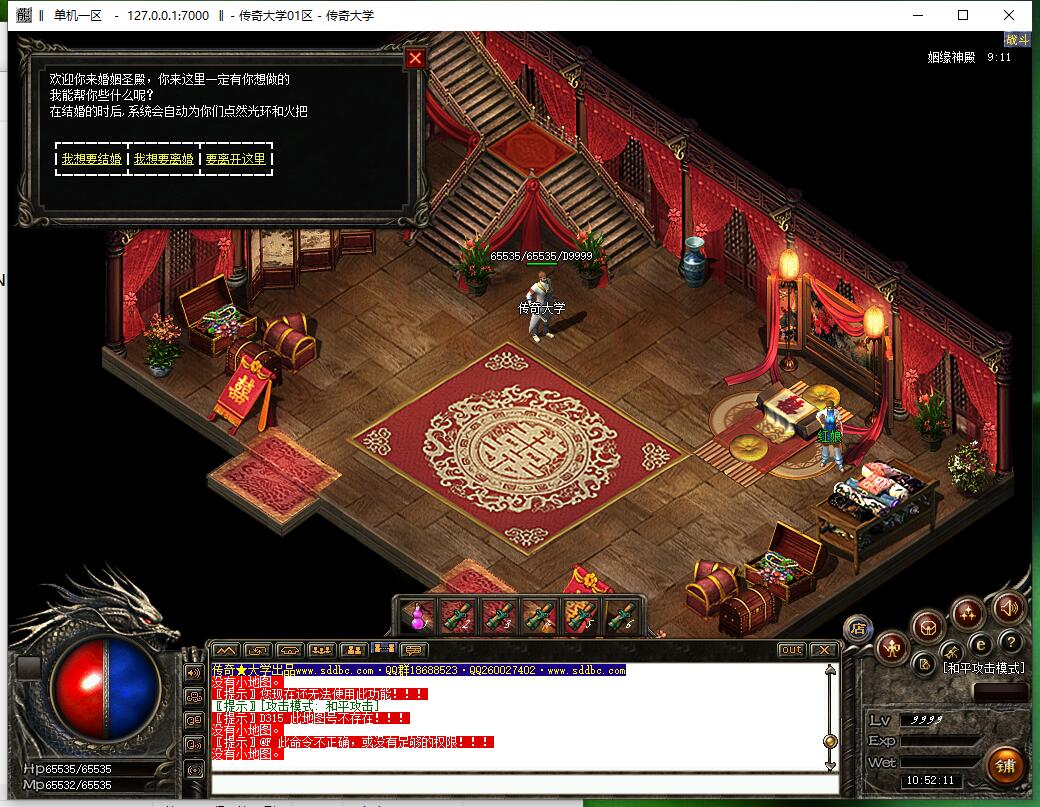Click the speech bubble chat toolbar button
Screen dimensions: 1040x807
tap(414, 650)
